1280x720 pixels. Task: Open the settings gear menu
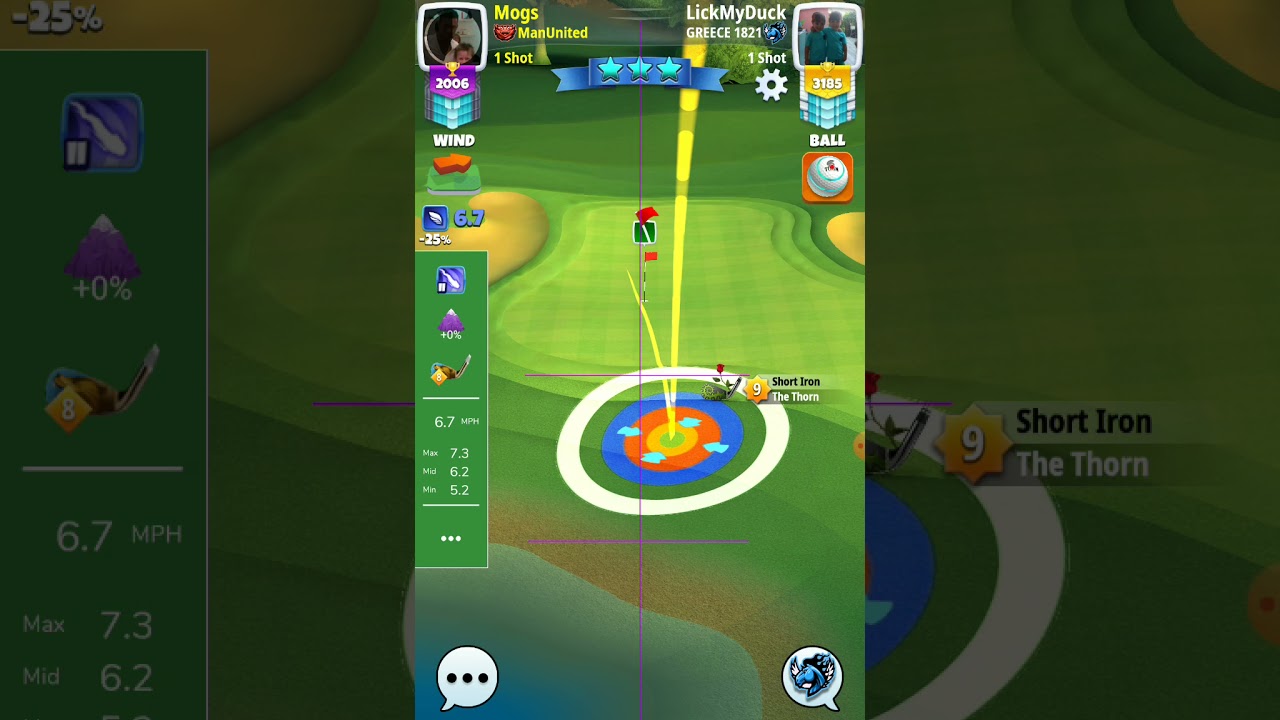771,85
